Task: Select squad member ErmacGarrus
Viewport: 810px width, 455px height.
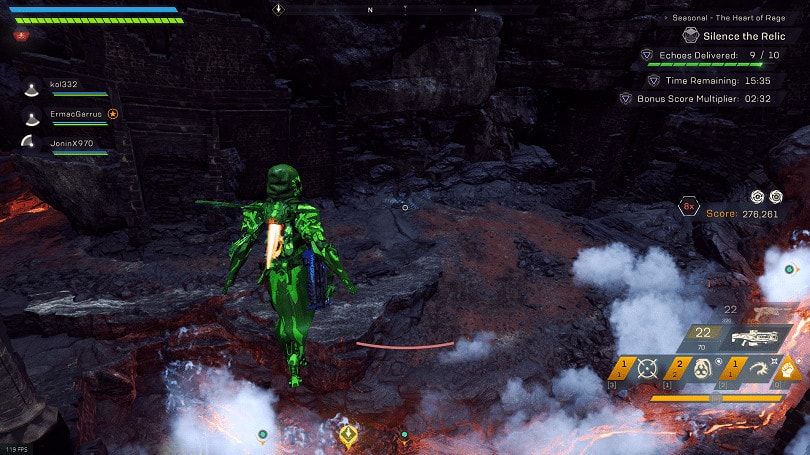Action: (x=75, y=114)
